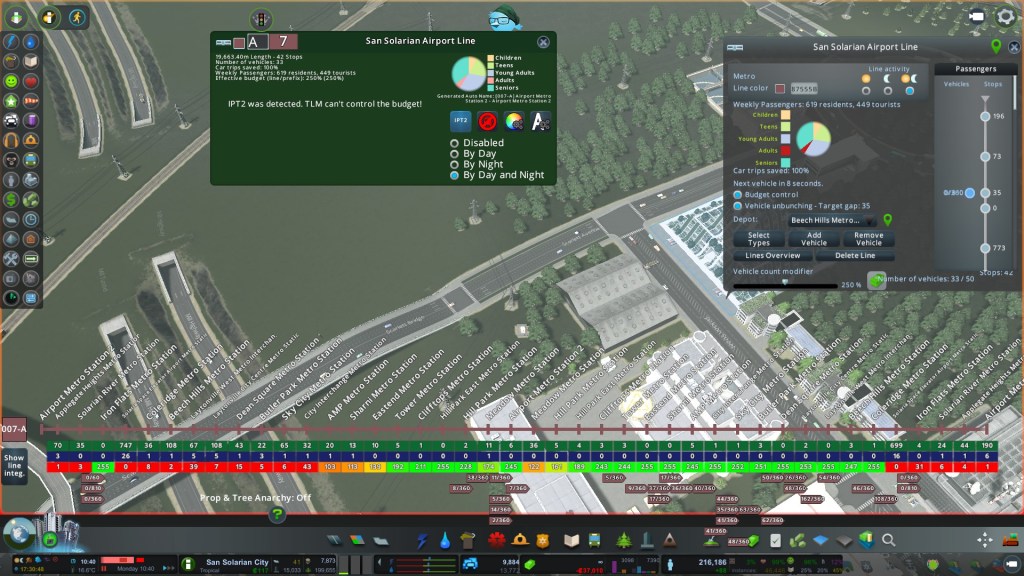Viewport: 1024px width, 576px height.
Task: Add a vehicle to the line
Action: pyautogui.click(x=814, y=239)
